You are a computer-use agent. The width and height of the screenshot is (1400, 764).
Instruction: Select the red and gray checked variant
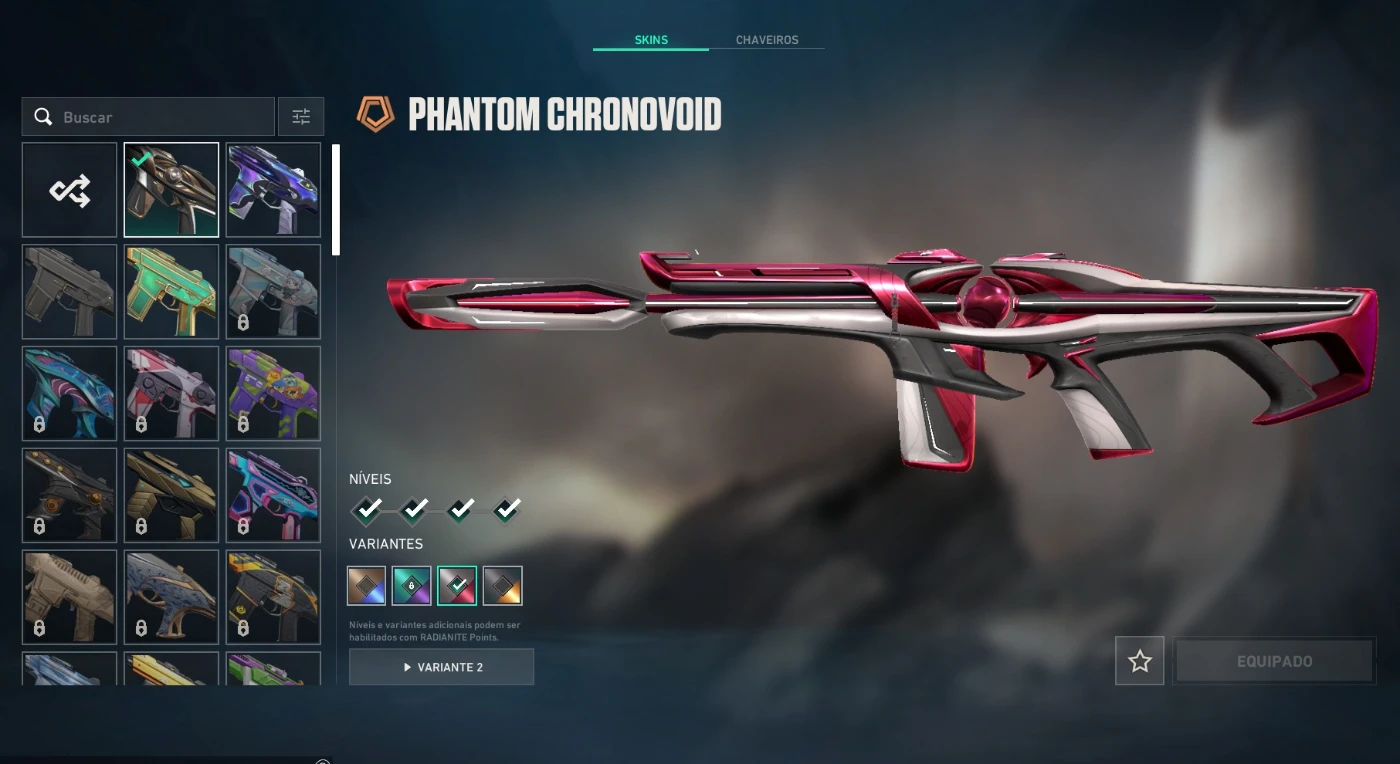[457, 586]
